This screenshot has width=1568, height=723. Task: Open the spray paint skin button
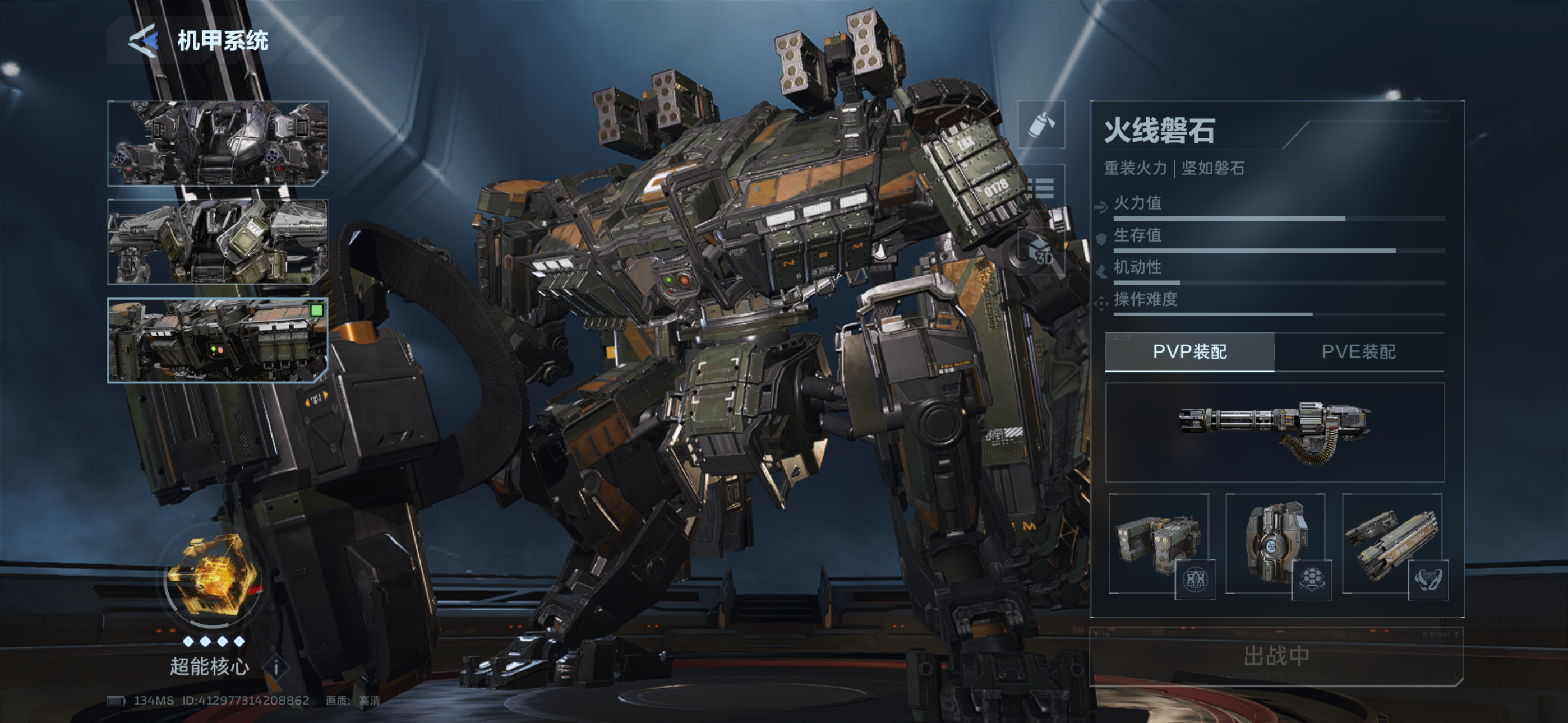pyautogui.click(x=1041, y=125)
